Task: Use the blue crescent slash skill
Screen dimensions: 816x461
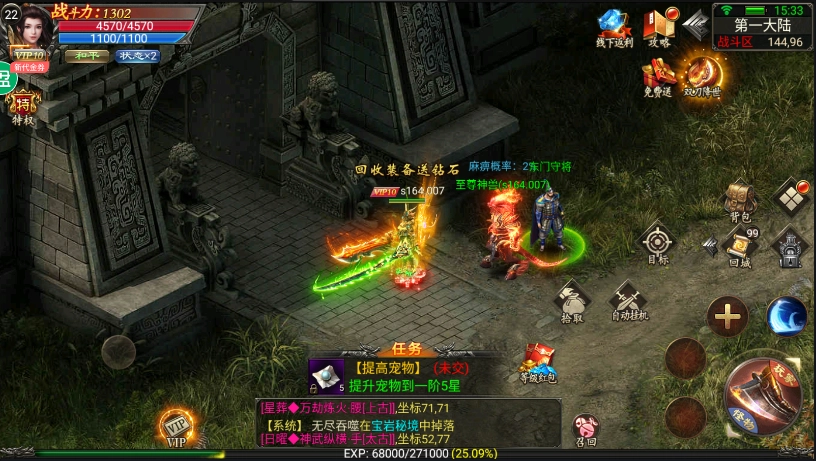Action: 786,317
